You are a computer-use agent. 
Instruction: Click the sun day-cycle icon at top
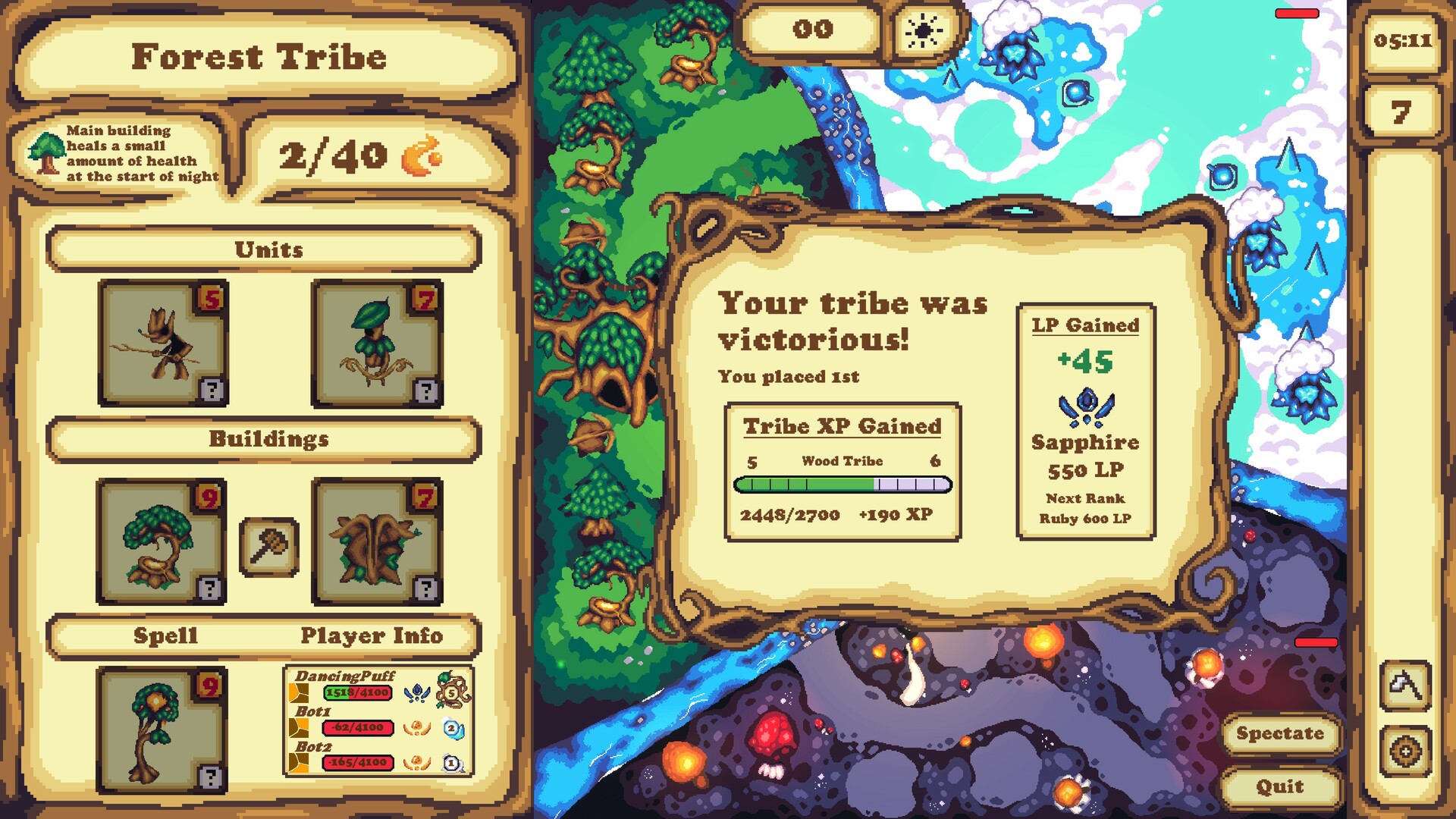922,31
